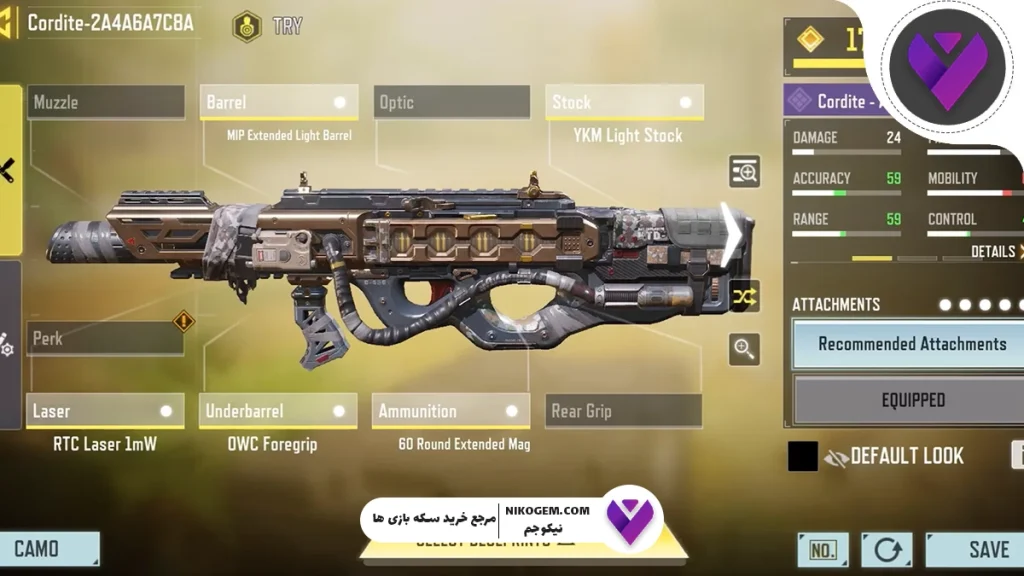
Task: Click the shuffle arrows icon
Action: [x=744, y=296]
